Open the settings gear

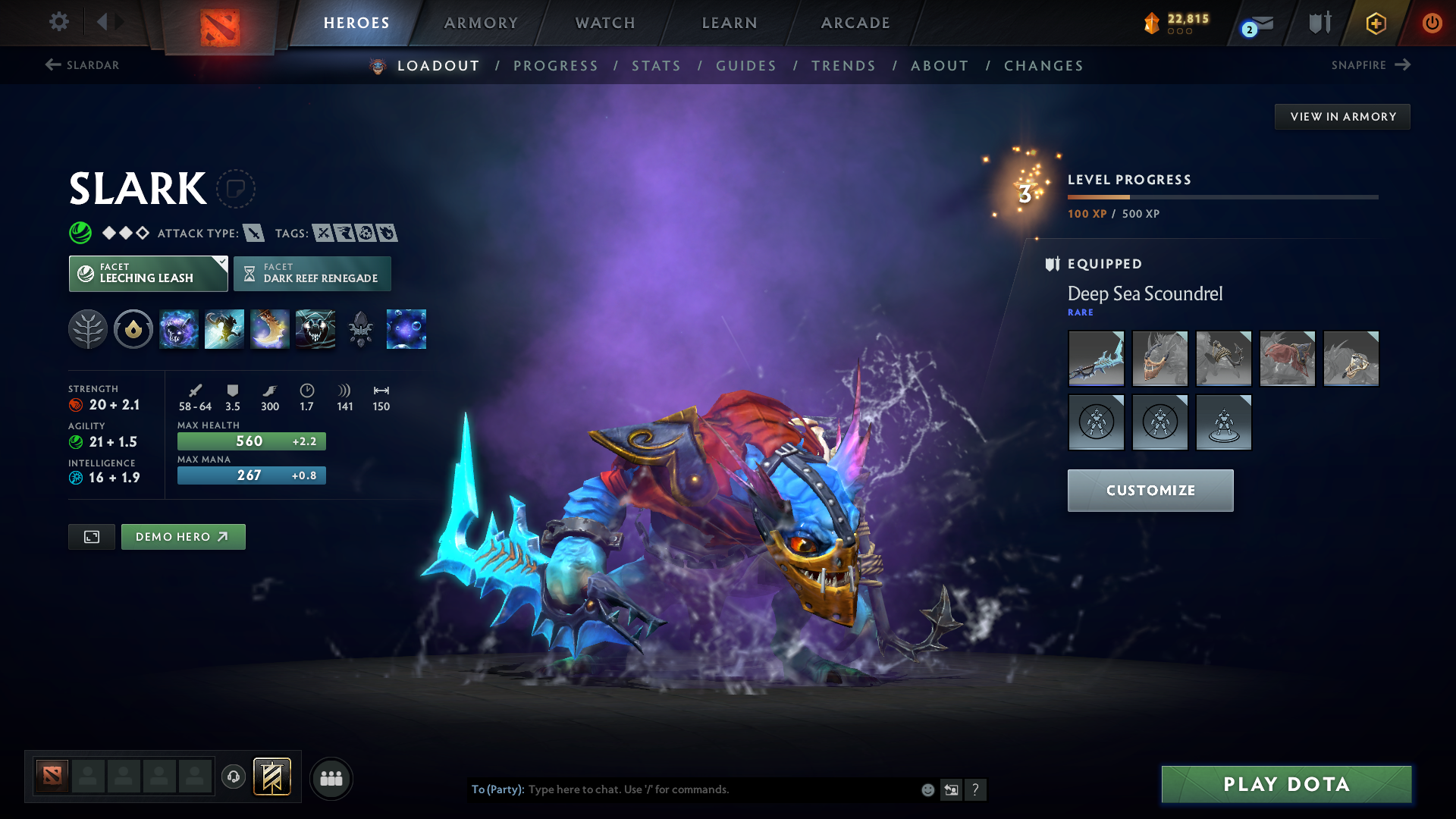(59, 23)
